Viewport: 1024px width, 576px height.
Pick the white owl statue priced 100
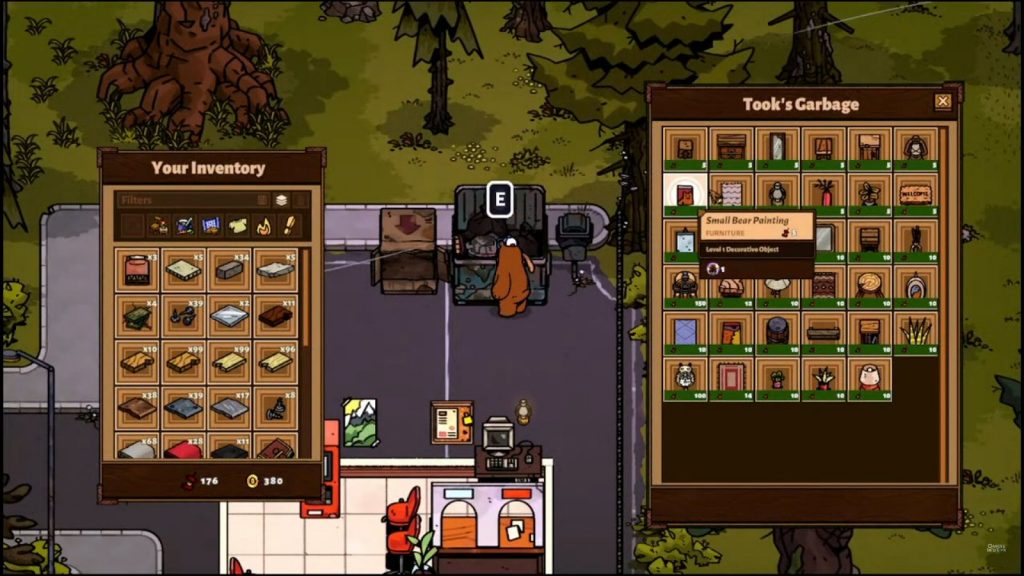(x=685, y=376)
